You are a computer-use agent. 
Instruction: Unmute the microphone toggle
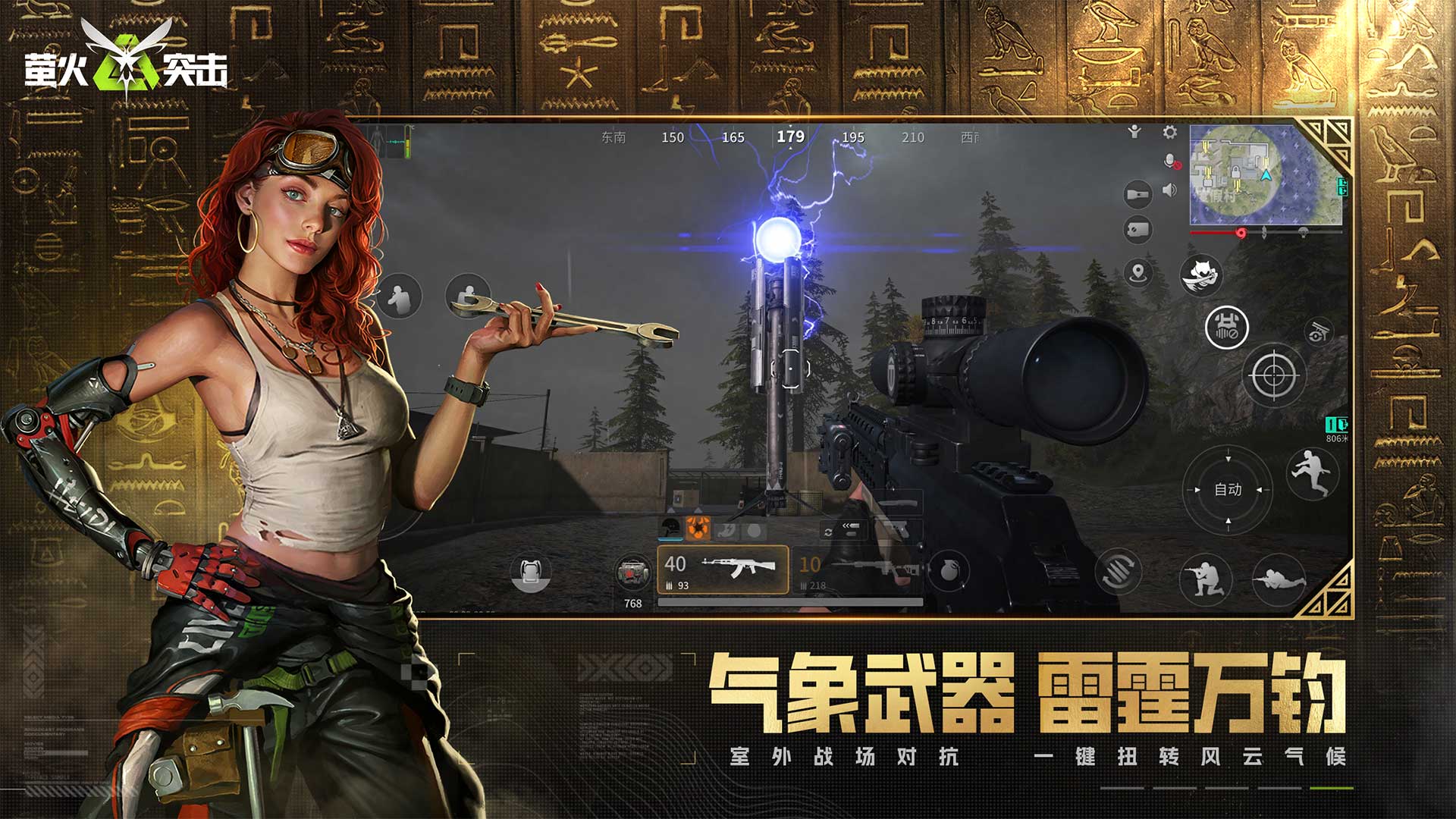click(x=1170, y=161)
